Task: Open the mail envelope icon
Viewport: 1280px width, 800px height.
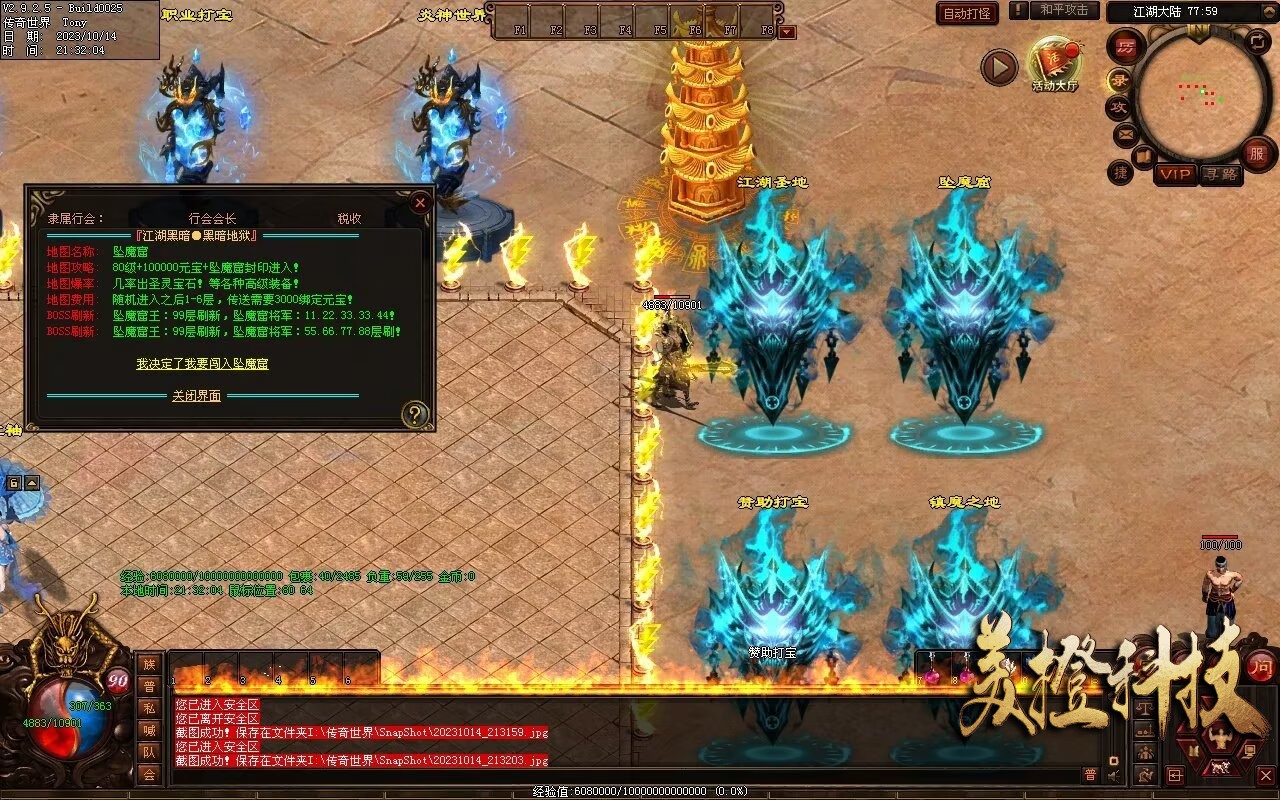Action: pos(1126,133)
